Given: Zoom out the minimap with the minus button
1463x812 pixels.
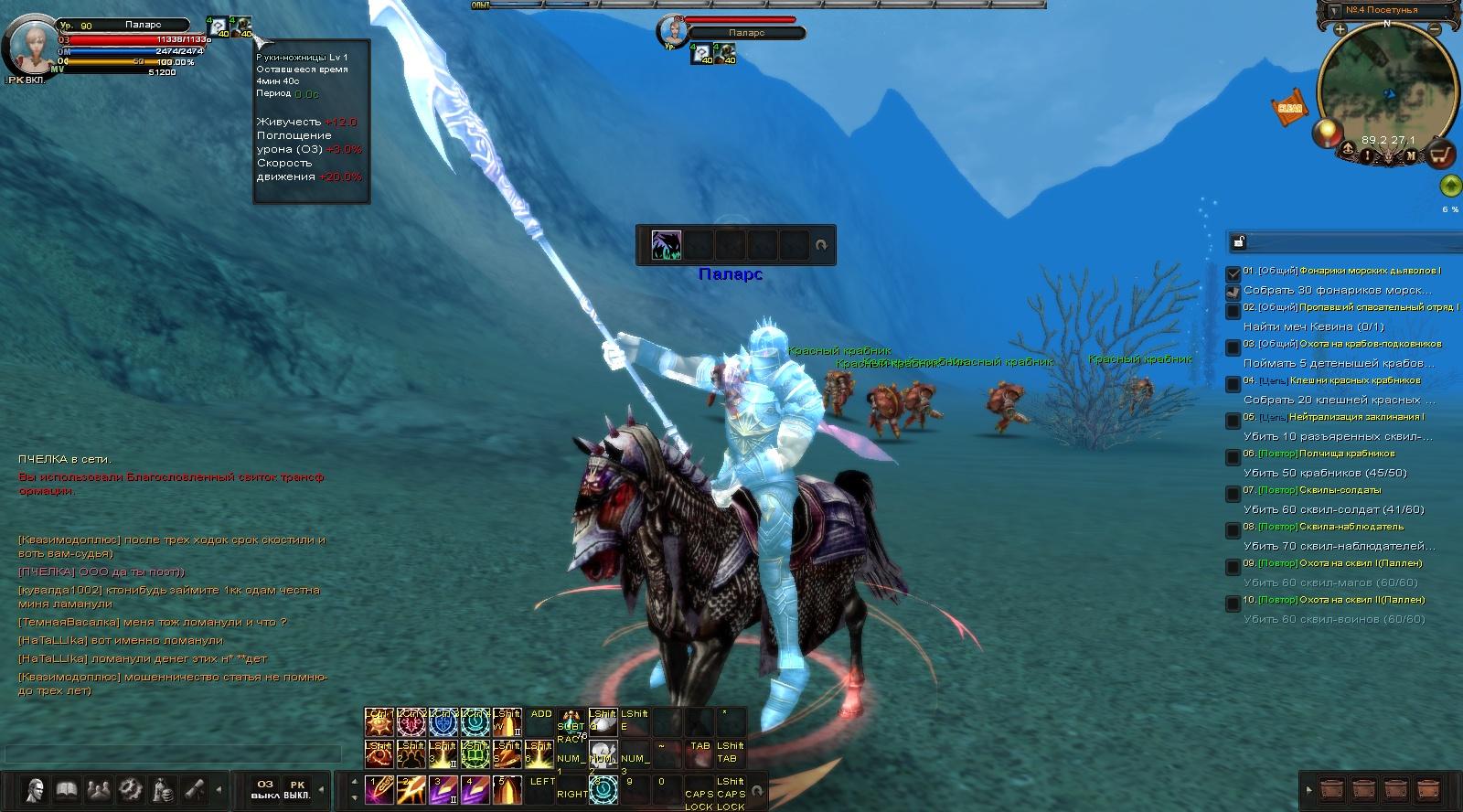Looking at the screenshot, I should [x=1436, y=29].
